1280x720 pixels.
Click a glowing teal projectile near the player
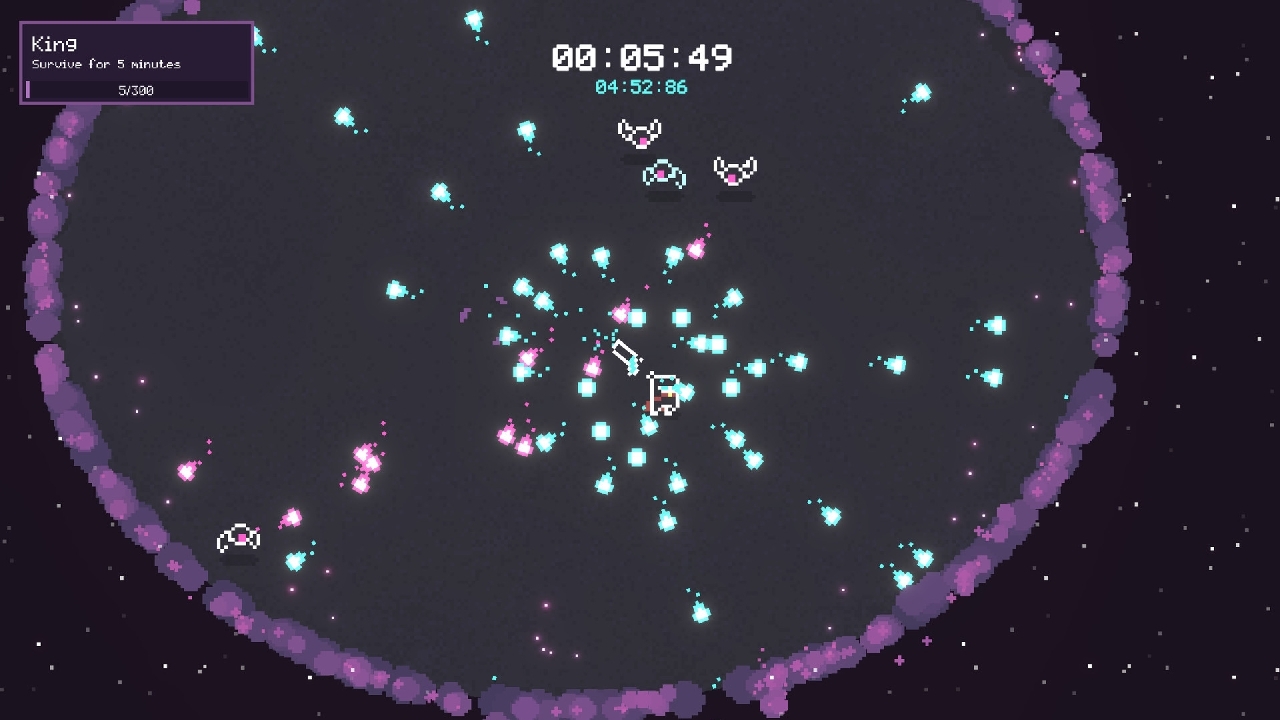point(681,320)
